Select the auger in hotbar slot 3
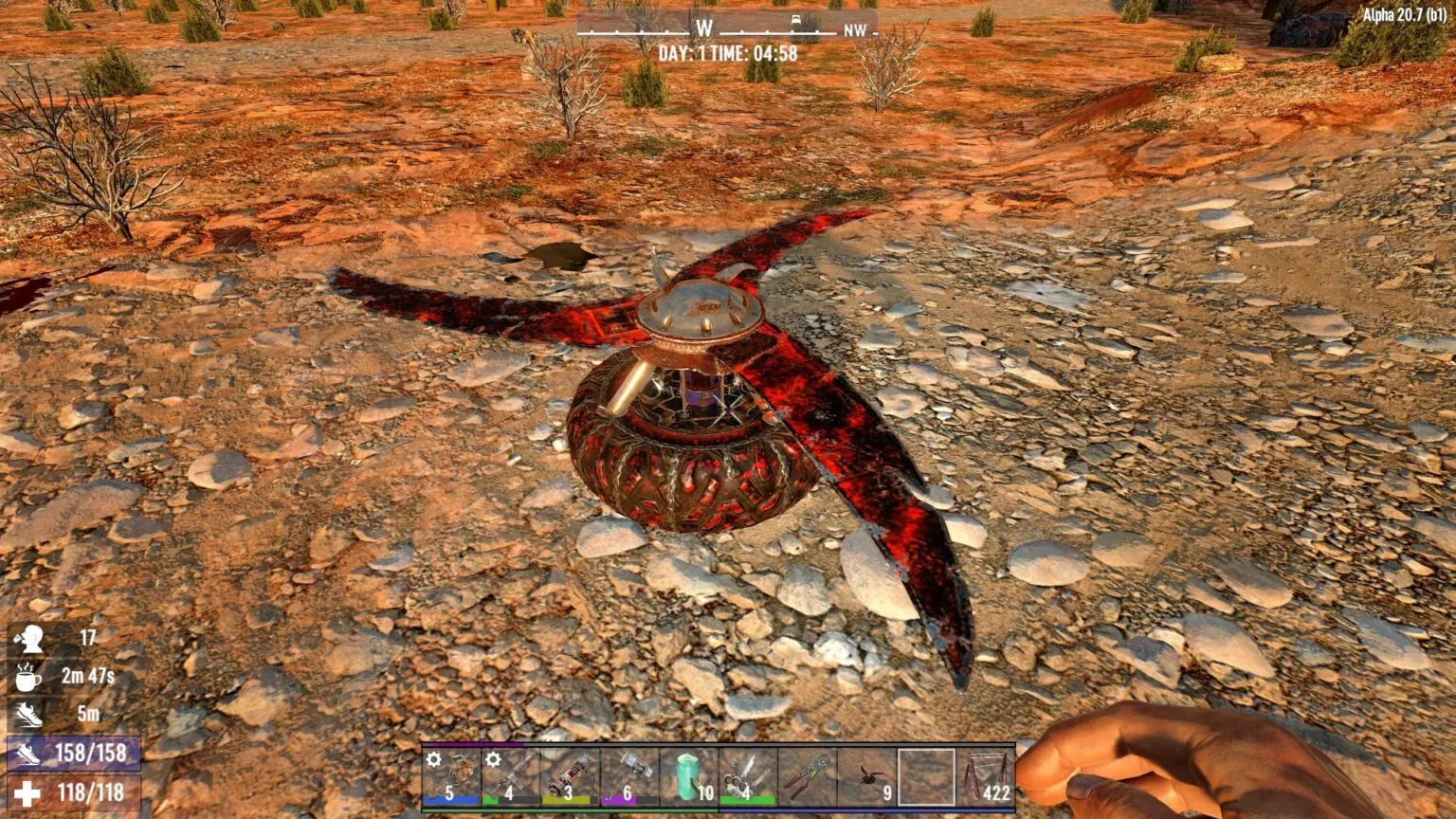Screen dimensions: 1456x819 (569, 777)
